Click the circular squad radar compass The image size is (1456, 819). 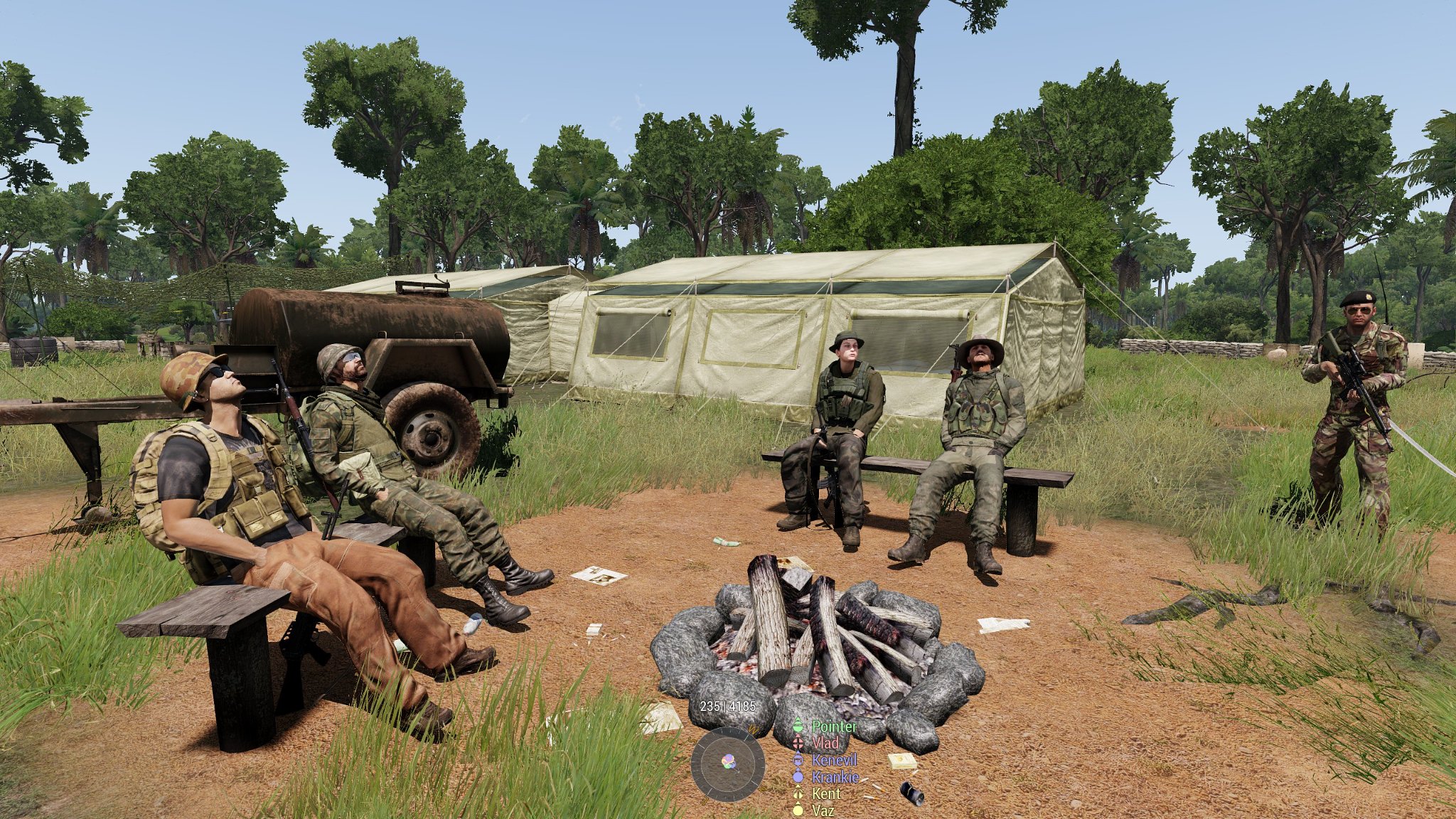tap(727, 764)
